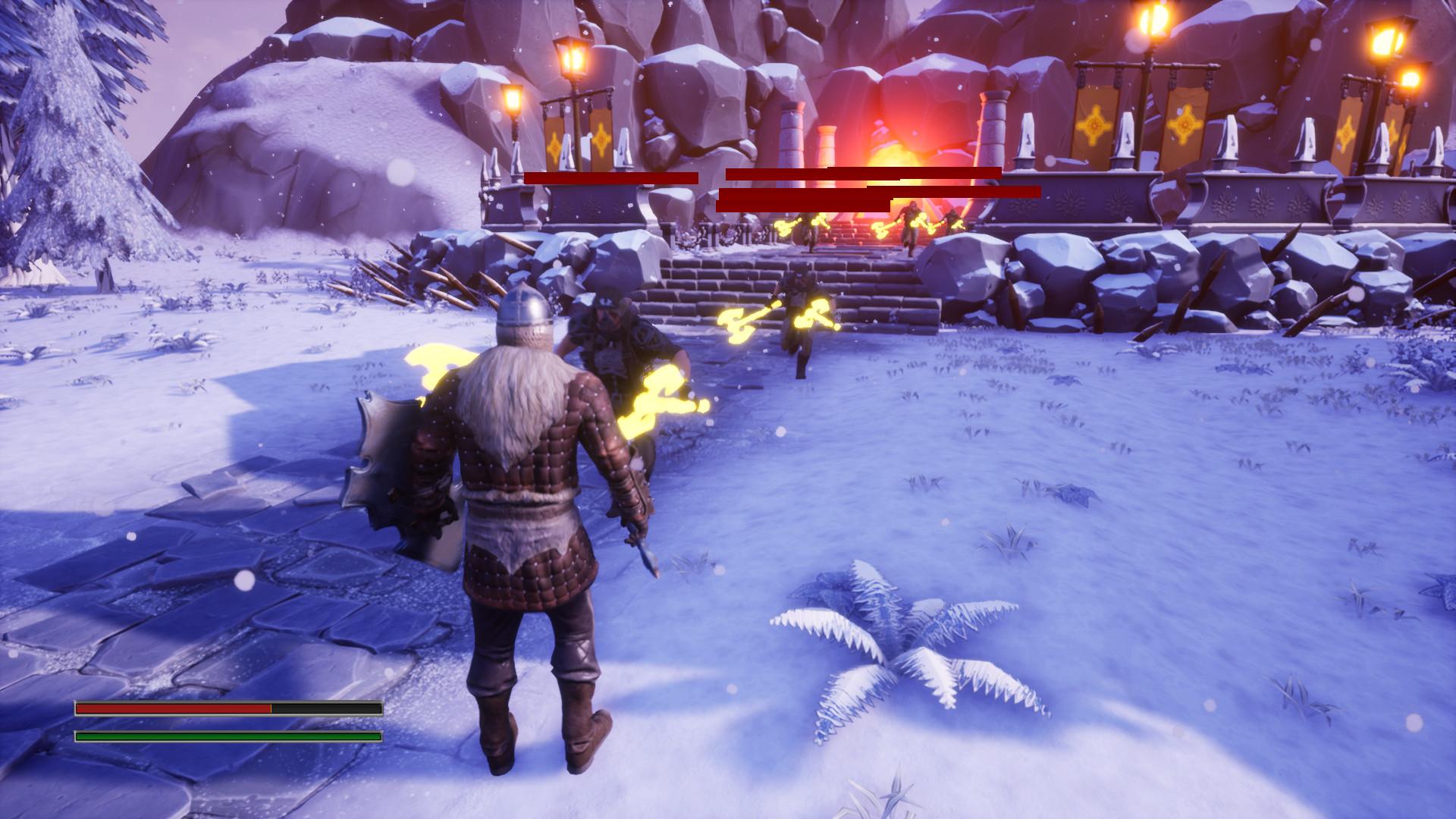
Task: Select the player's red health bar
Action: (174, 708)
